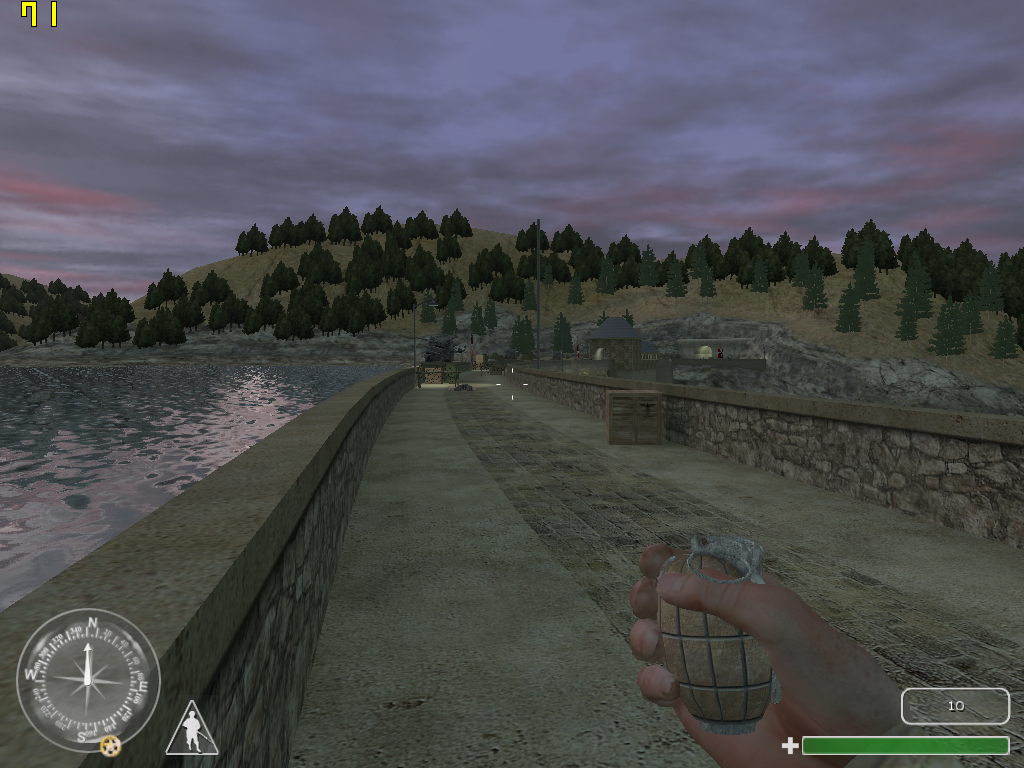Click the gold star objective marker

110,745
